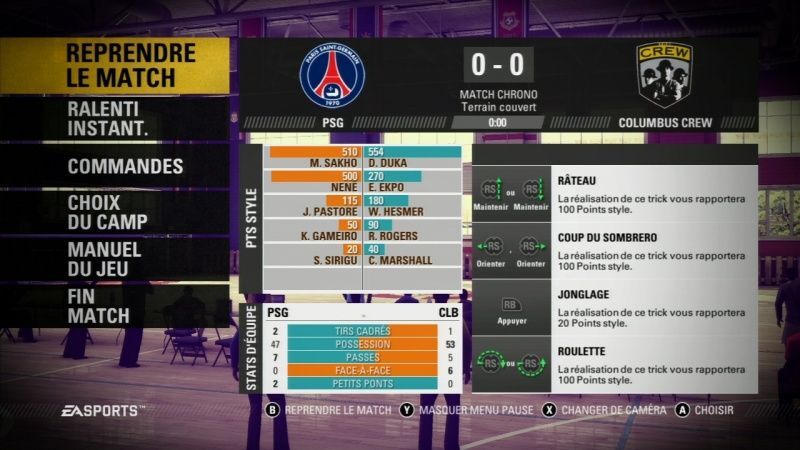This screenshot has width=800, height=450.
Task: Select Reprendre le Match menu entry
Action: (130, 65)
